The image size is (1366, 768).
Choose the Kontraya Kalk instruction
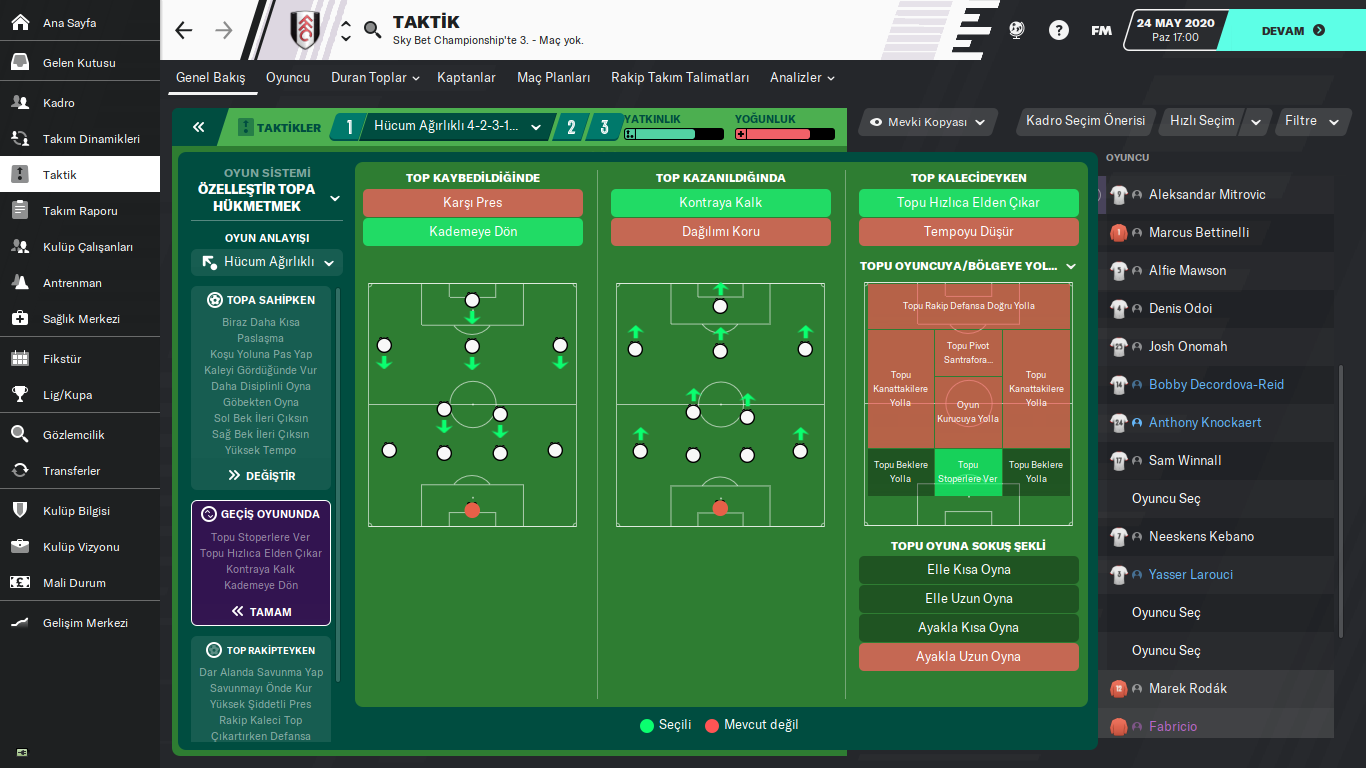720,203
